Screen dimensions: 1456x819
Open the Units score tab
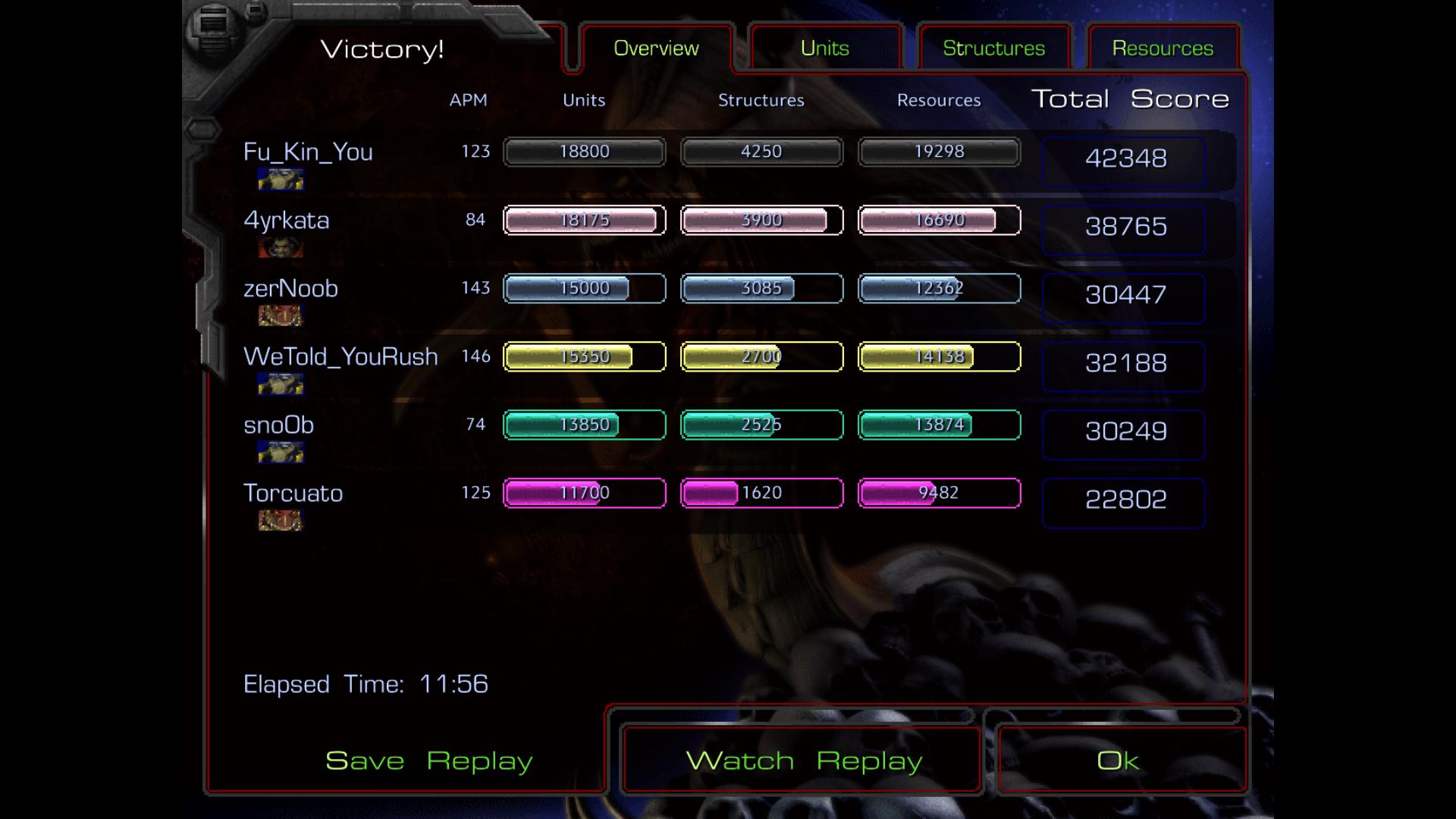click(x=824, y=49)
